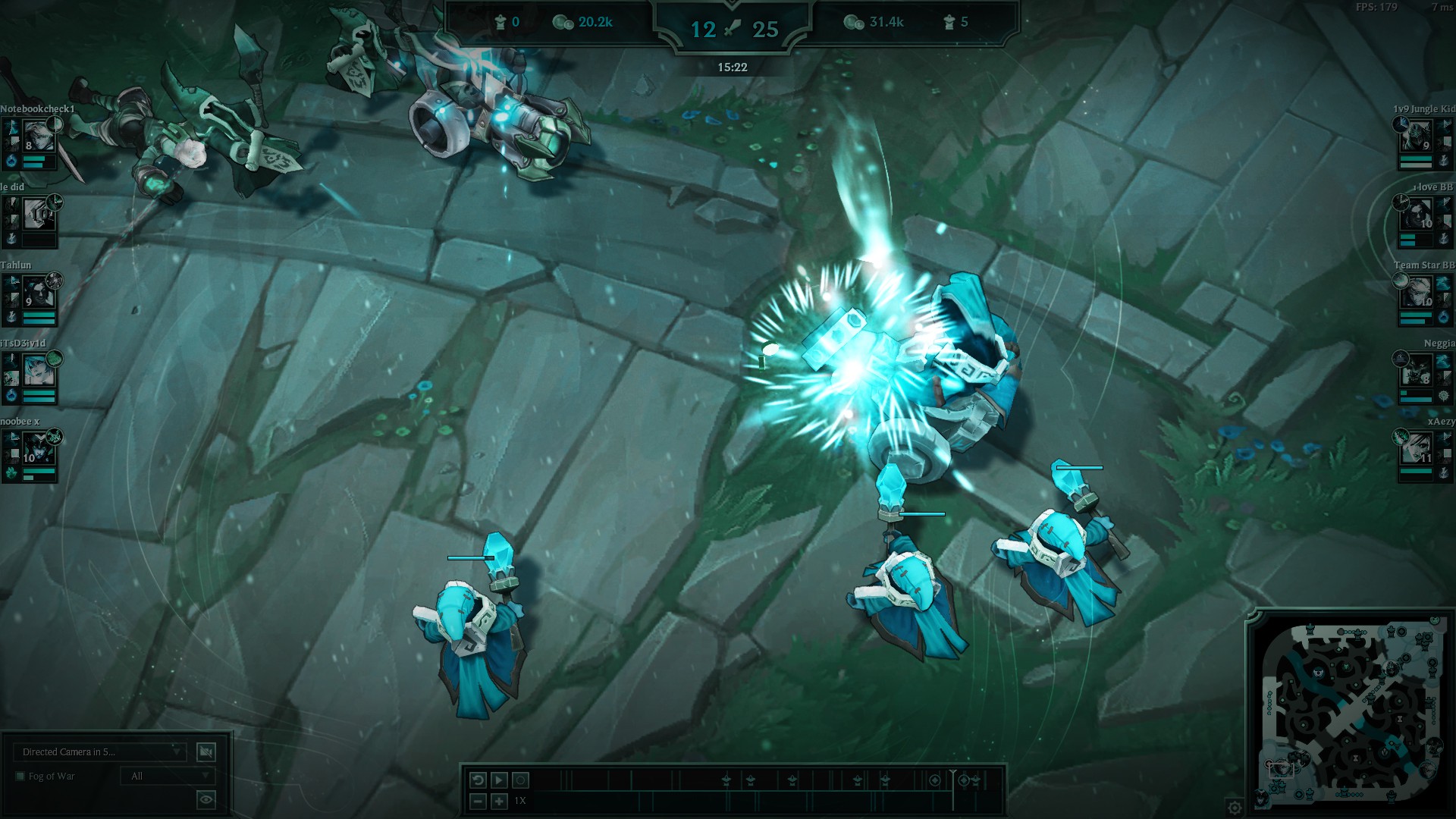
Task: Select player Tahlun's champion portrait
Action: [38, 293]
